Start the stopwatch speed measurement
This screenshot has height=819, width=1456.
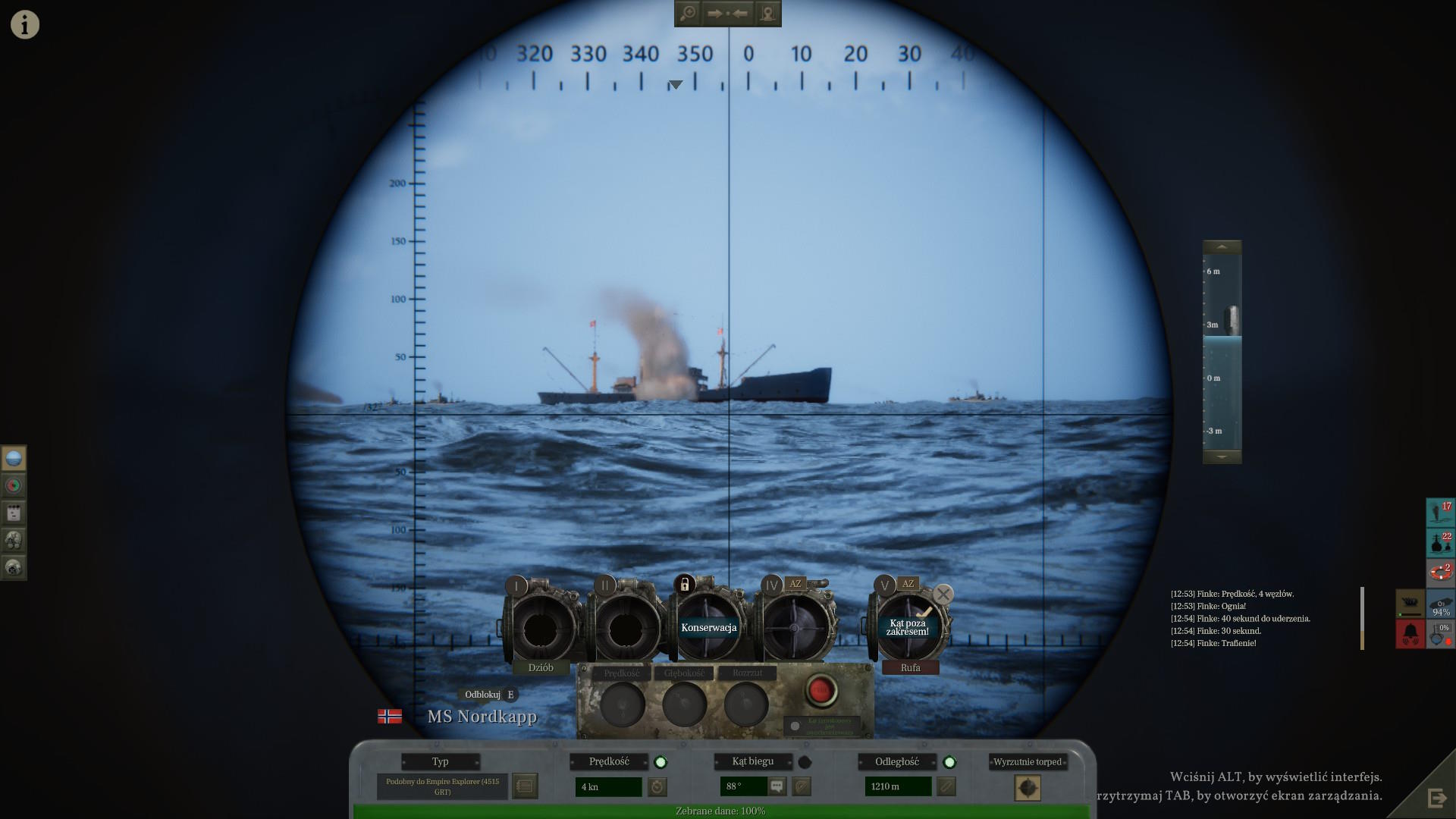(x=657, y=787)
